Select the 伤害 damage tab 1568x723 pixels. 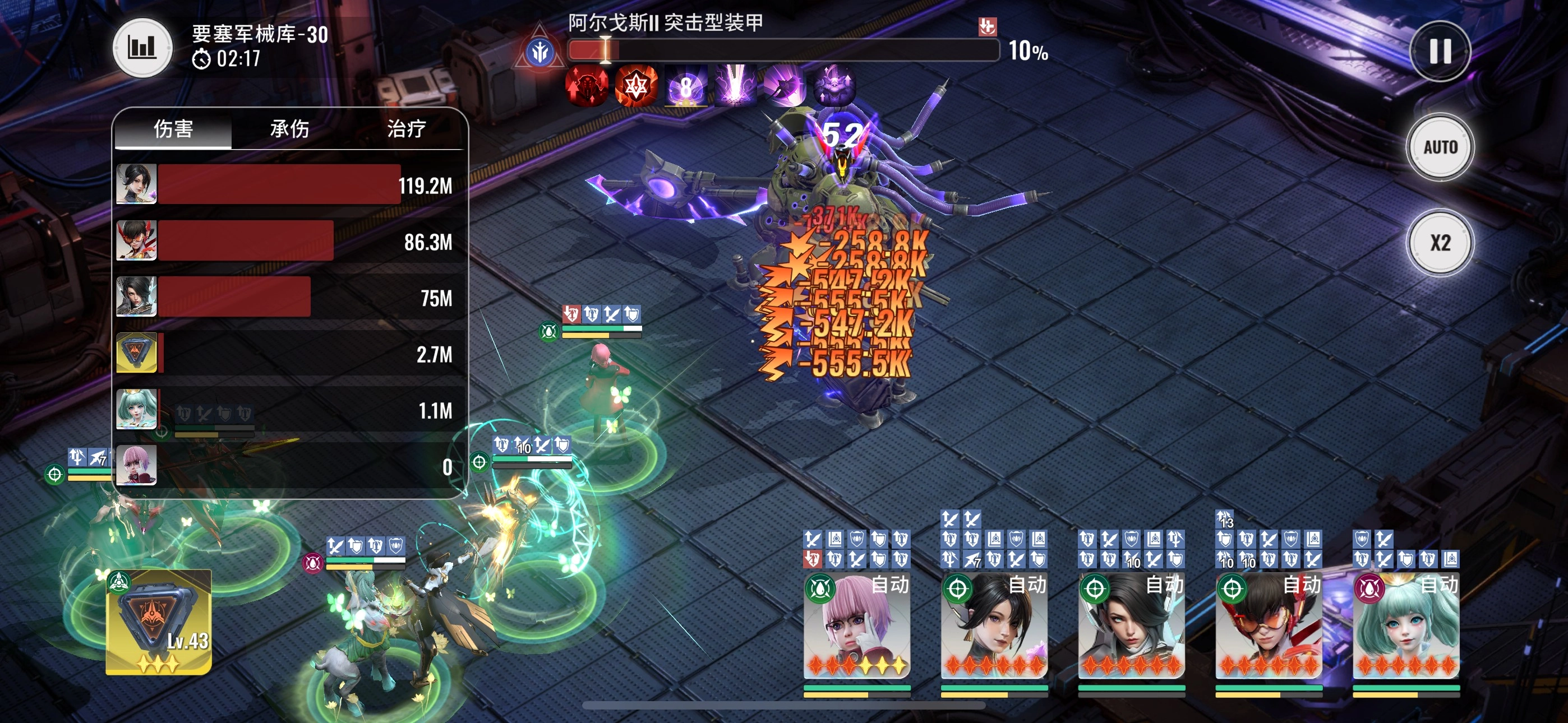(x=173, y=129)
